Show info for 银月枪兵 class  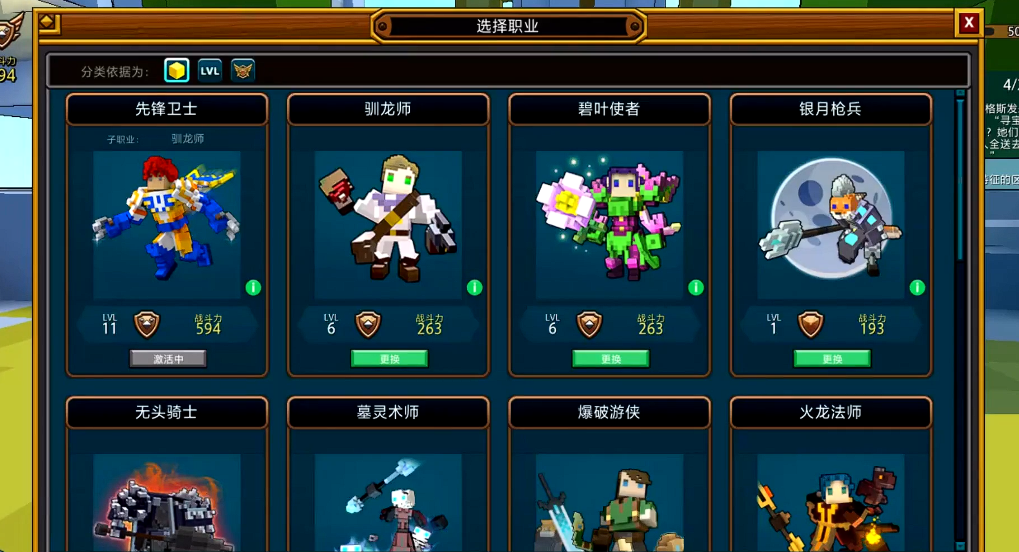click(x=917, y=288)
